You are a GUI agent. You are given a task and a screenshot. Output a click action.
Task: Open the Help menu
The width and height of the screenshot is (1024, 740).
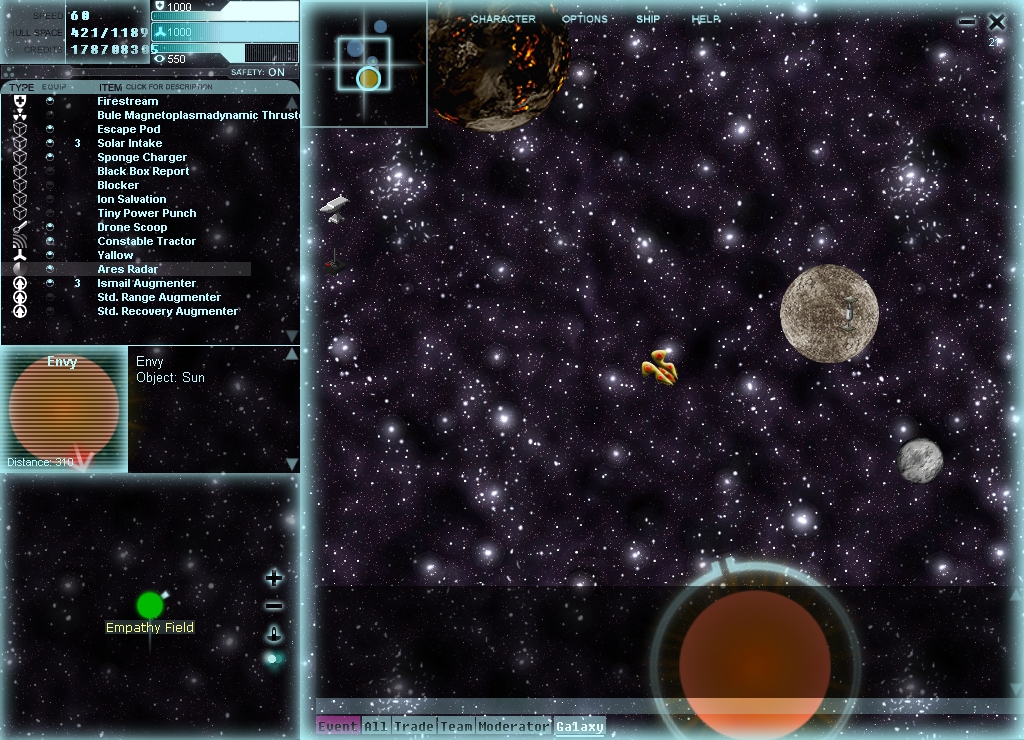tap(706, 19)
